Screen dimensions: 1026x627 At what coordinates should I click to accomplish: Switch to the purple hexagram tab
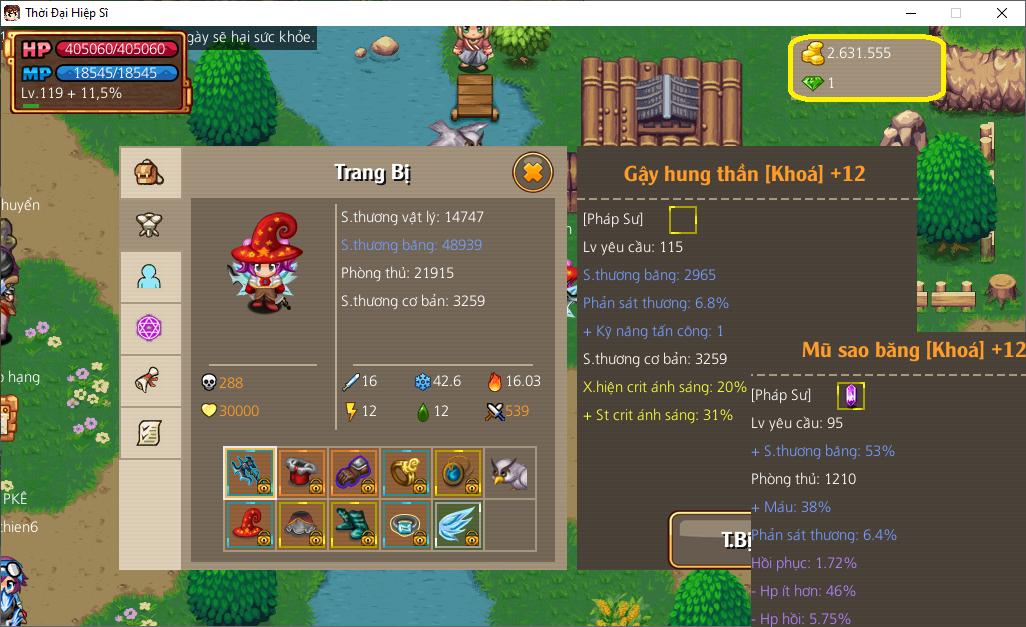[150, 329]
